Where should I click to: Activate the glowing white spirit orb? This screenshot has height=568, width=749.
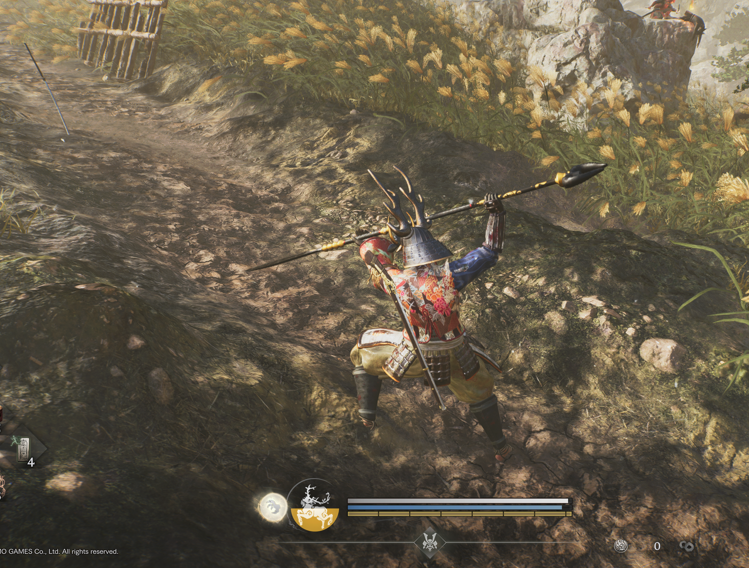click(x=272, y=507)
